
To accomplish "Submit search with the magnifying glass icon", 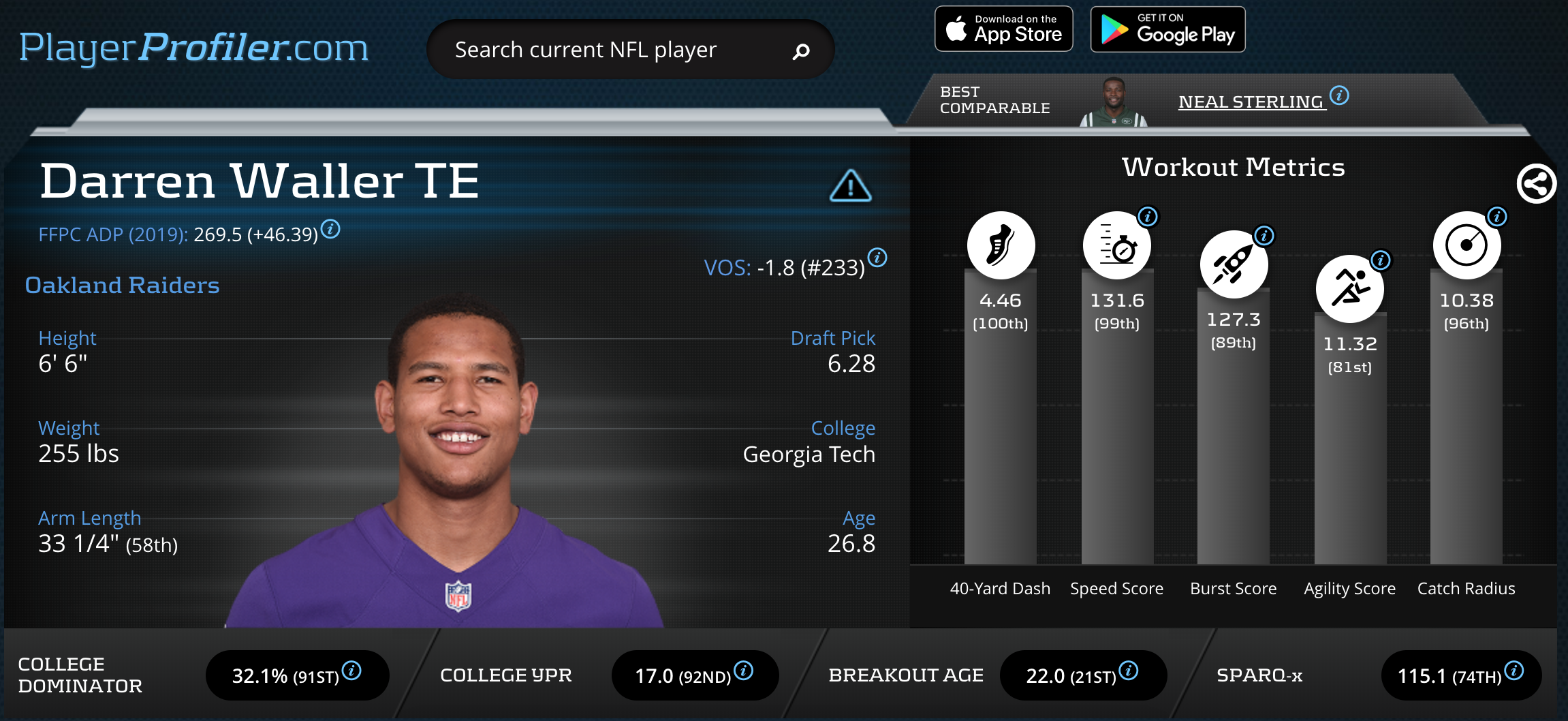I will 801,51.
